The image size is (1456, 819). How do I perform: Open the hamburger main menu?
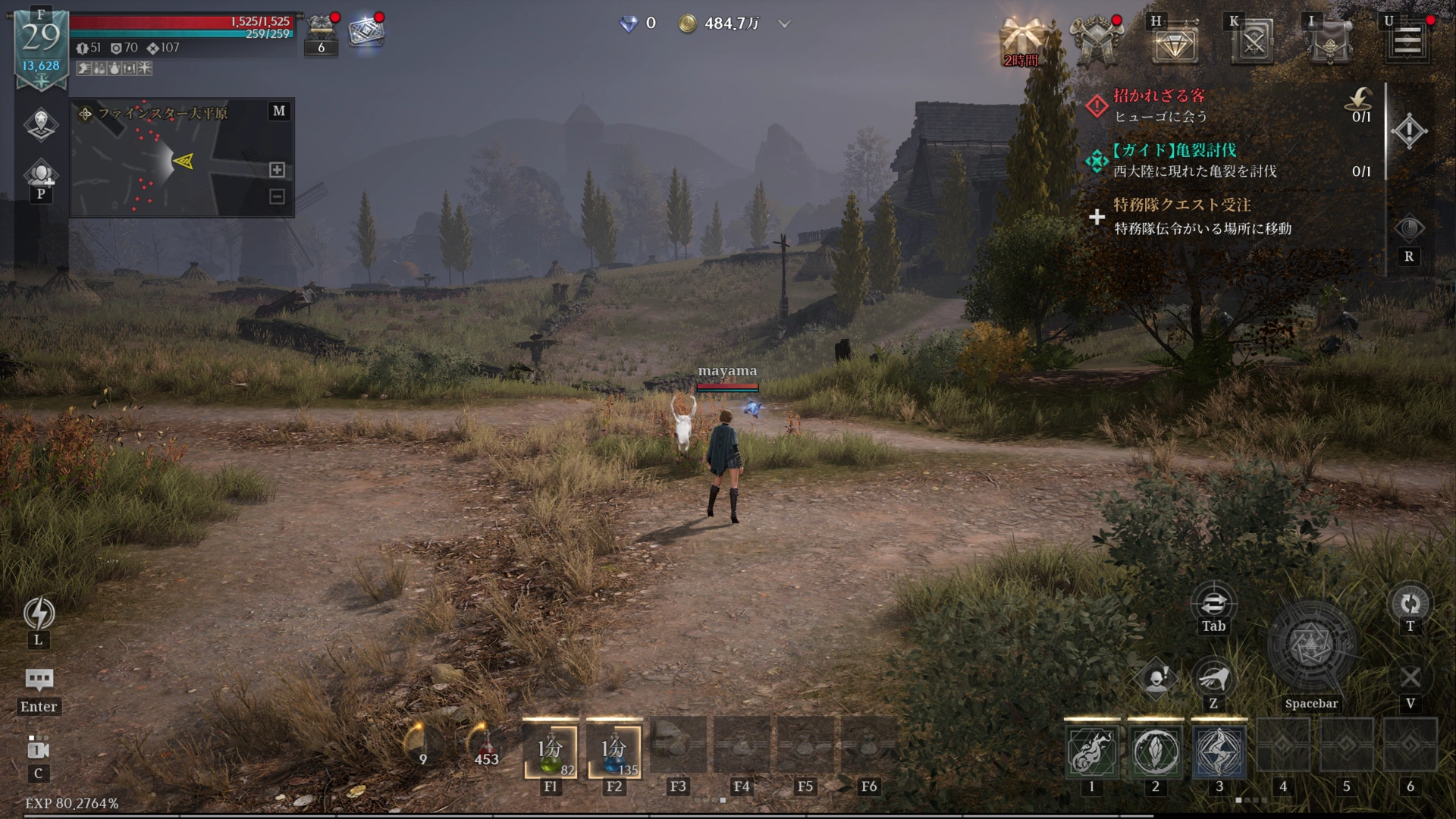click(1407, 40)
